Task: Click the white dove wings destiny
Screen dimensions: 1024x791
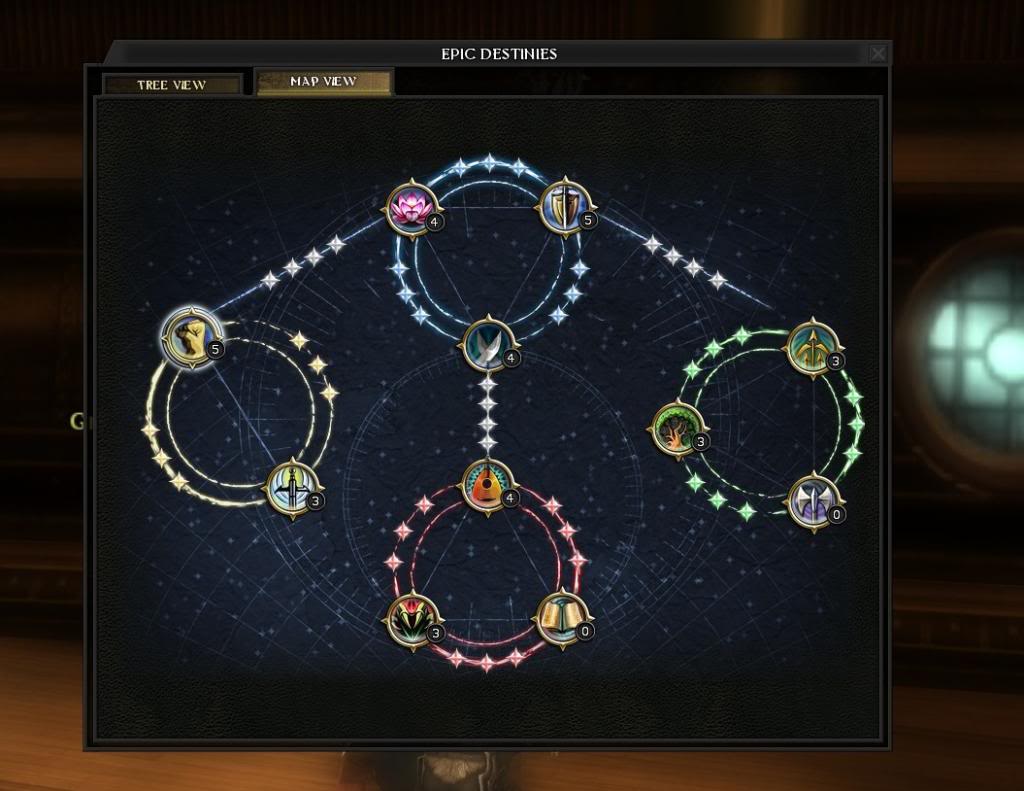Action: [x=487, y=343]
